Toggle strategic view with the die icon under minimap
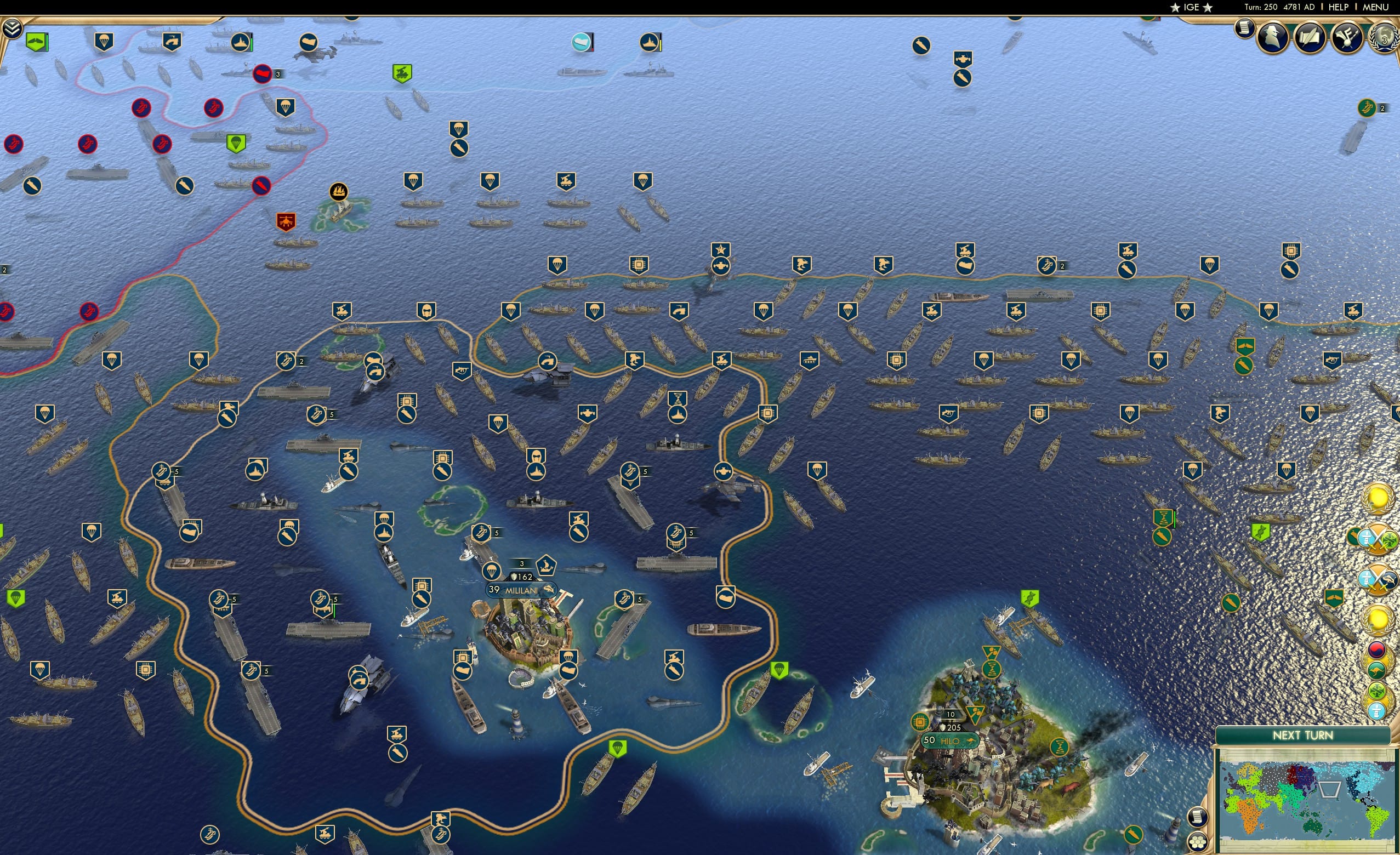The height and width of the screenshot is (855, 1400). coord(1198,843)
